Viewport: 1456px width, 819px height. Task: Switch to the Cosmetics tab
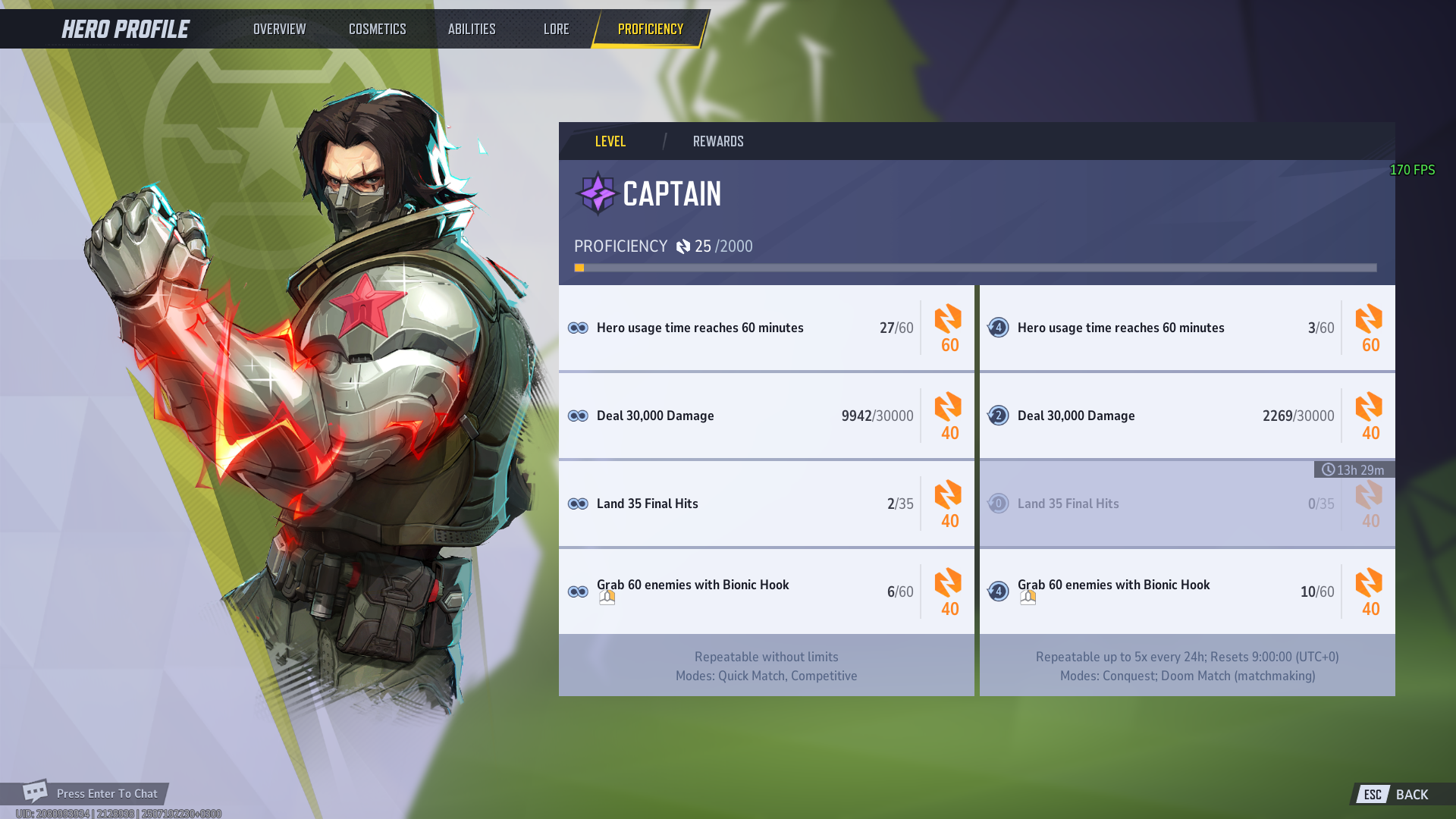[x=377, y=29]
